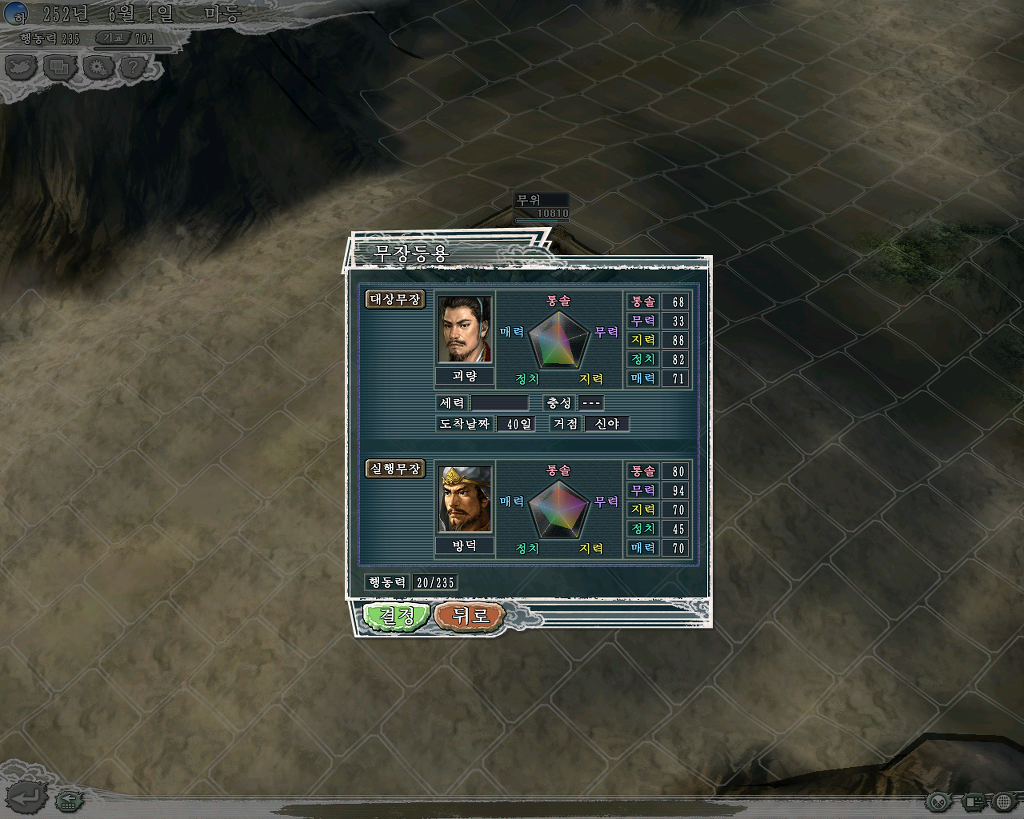The width and height of the screenshot is (1024, 819).
Task: Toggle the info panel display icon
Action: 972,801
